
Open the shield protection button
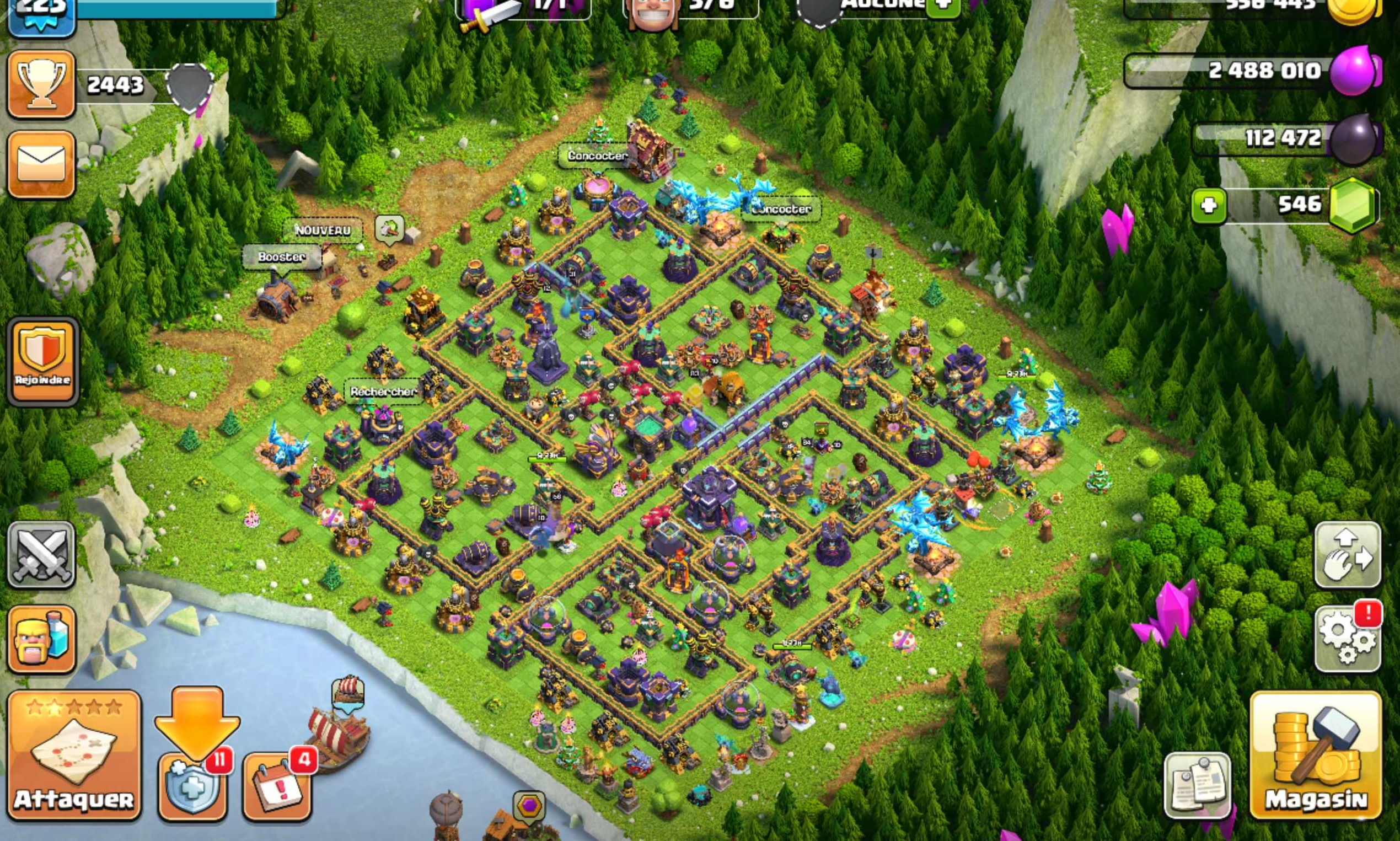192,786
